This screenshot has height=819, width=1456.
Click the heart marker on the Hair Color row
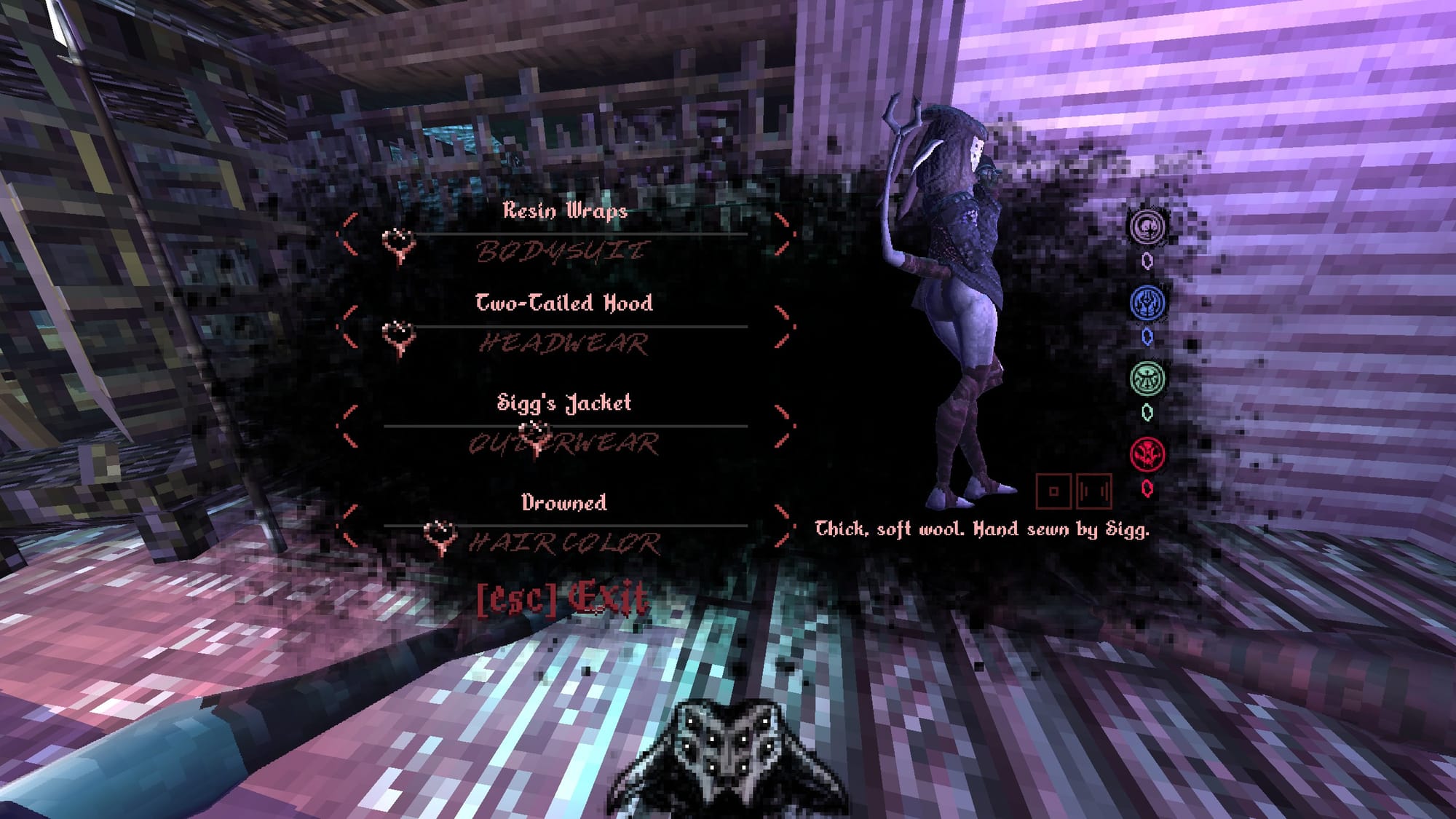click(440, 537)
